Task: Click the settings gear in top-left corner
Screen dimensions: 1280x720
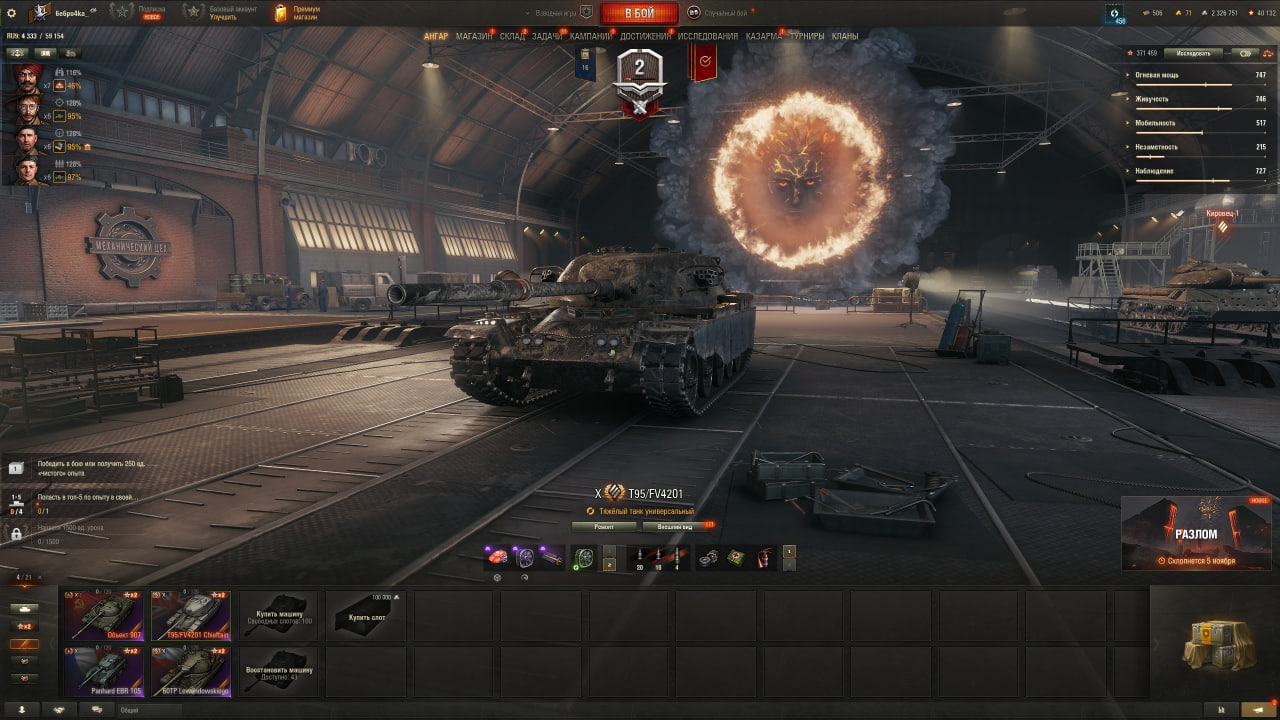Action: 11,12
